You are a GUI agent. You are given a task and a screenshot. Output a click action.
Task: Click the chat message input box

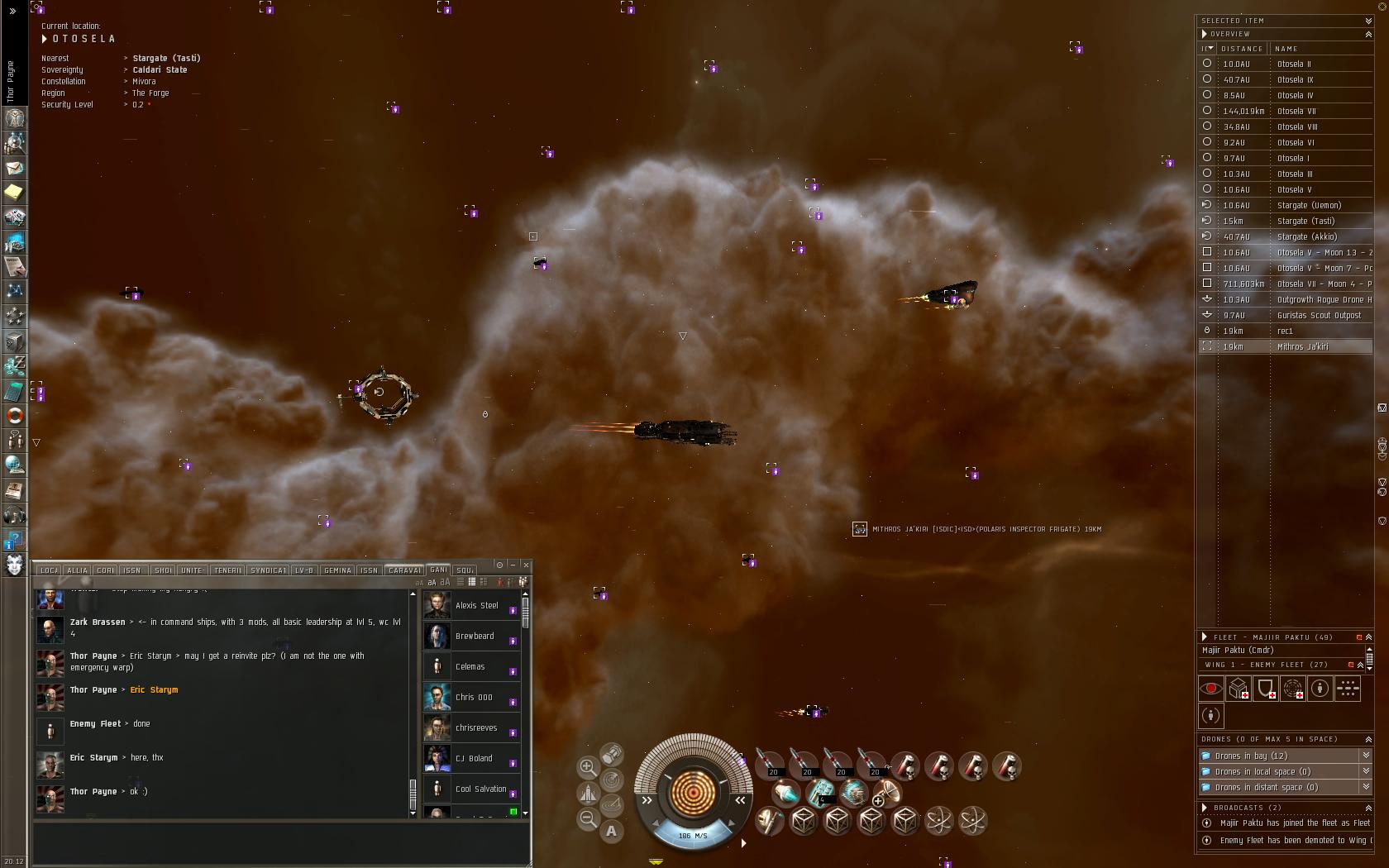point(281,843)
